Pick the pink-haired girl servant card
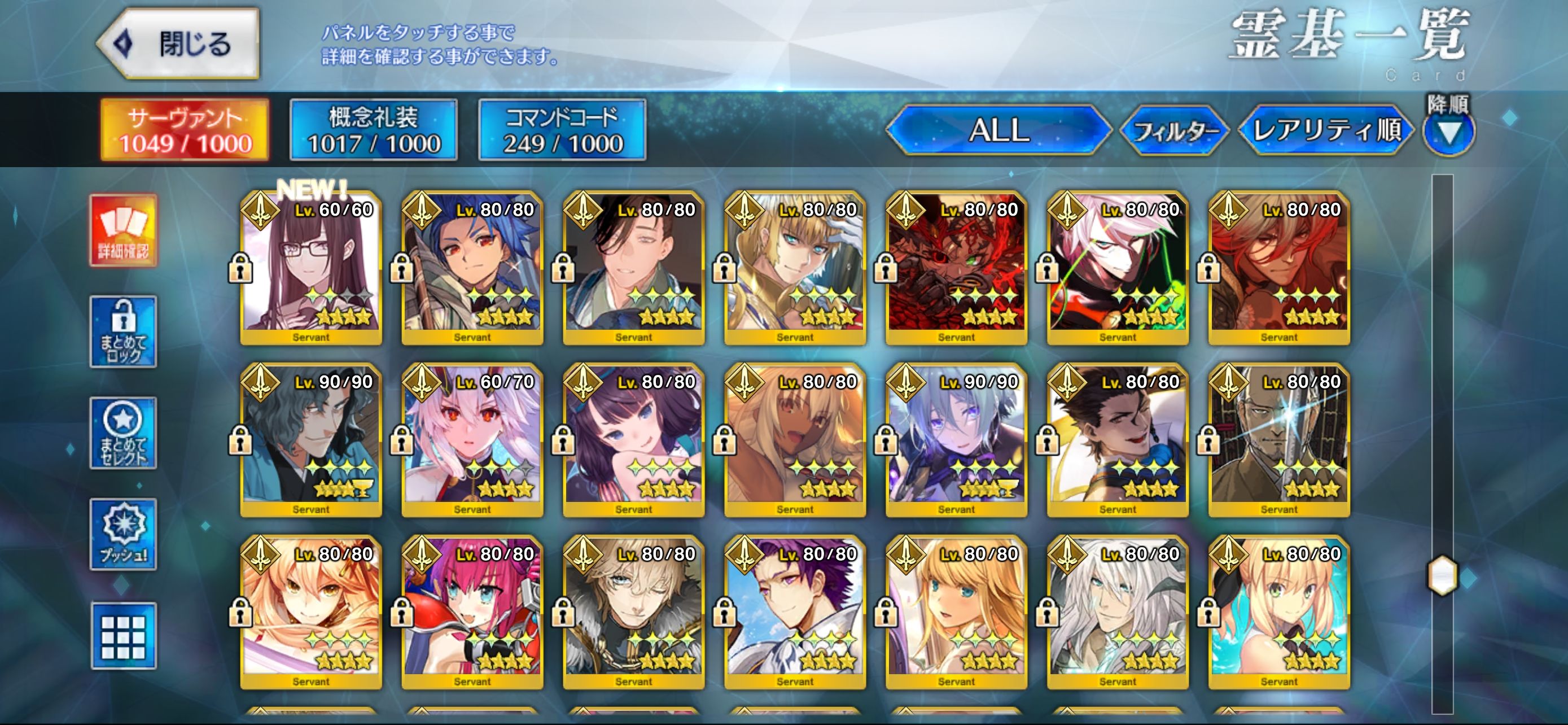The height and width of the screenshot is (725, 1568). click(472, 613)
